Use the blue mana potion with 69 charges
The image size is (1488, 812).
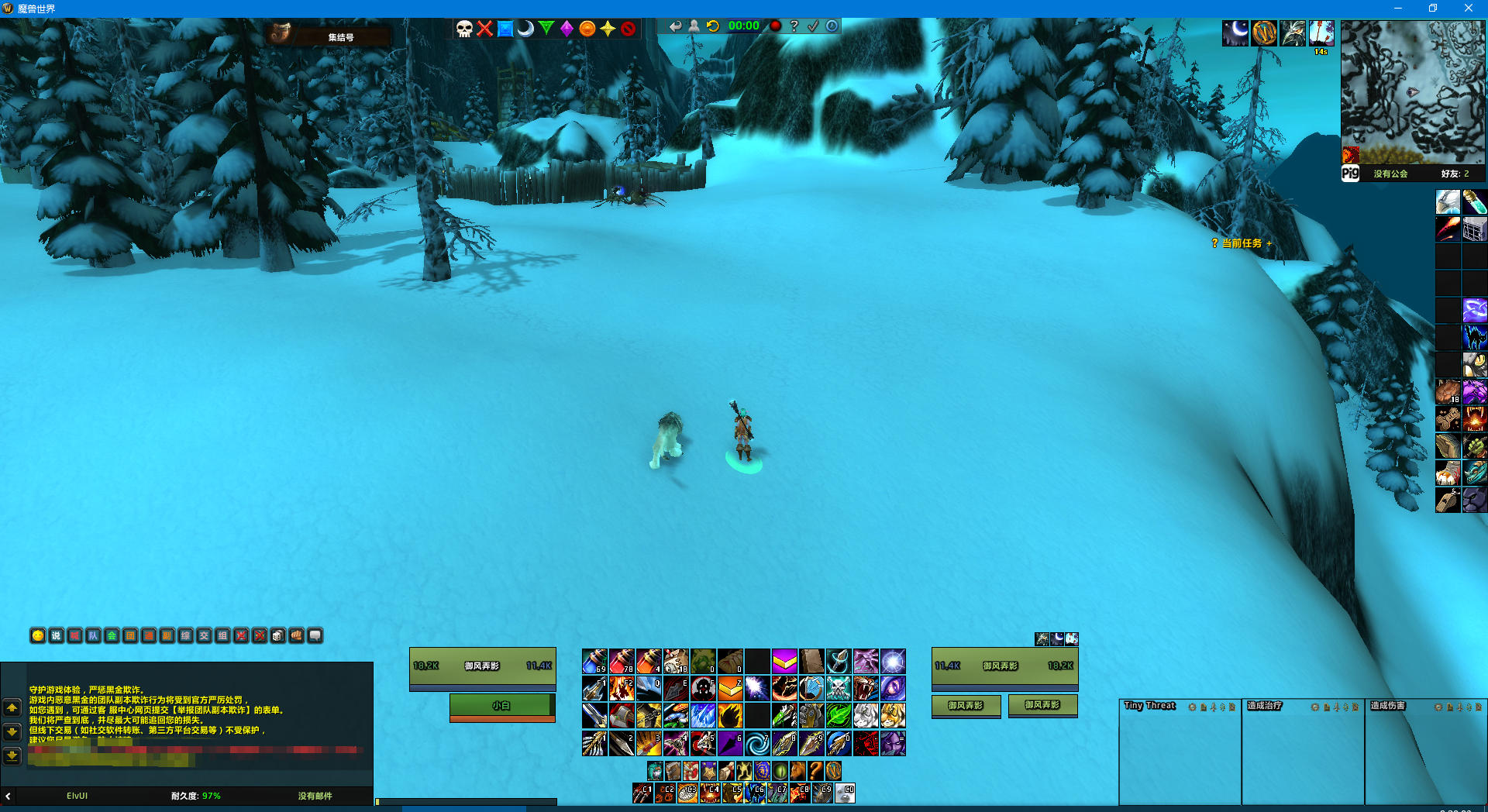[594, 661]
